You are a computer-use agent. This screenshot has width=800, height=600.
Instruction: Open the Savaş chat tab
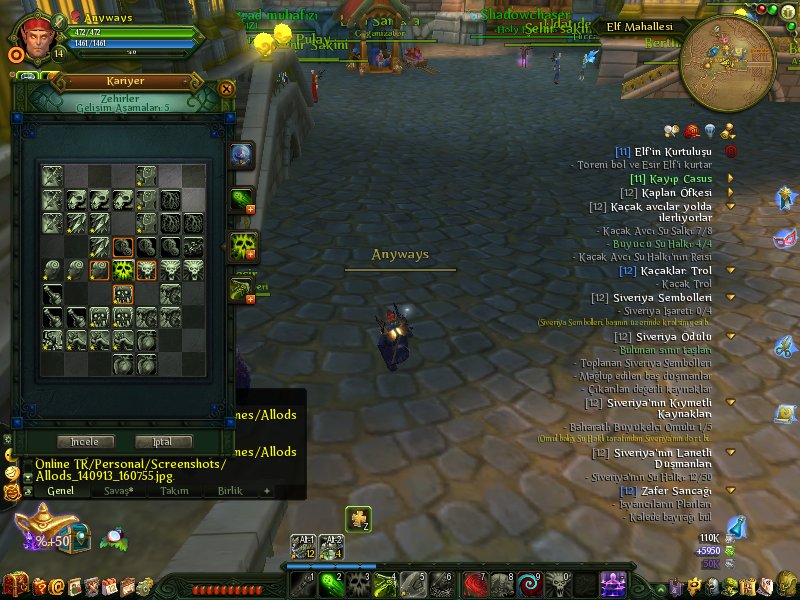(x=120, y=491)
